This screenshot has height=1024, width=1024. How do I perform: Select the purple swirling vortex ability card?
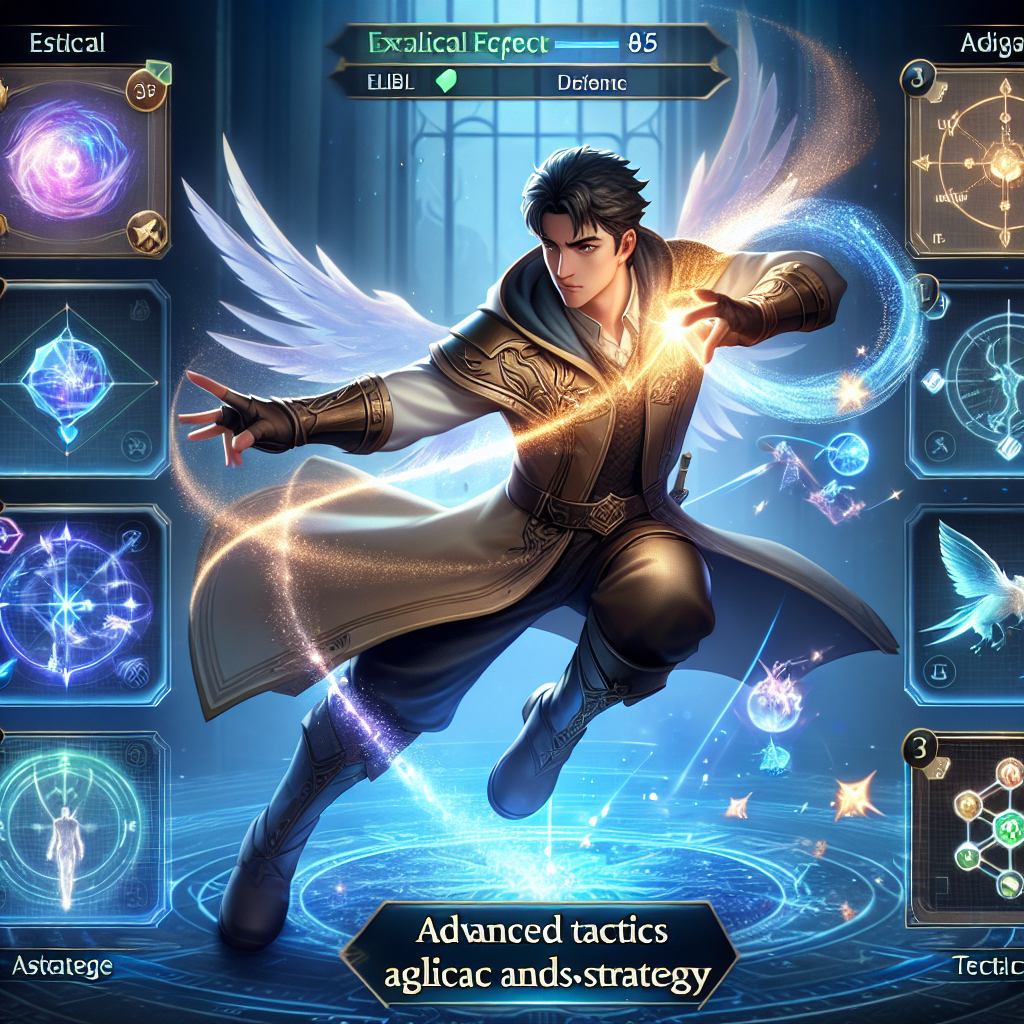click(x=75, y=162)
